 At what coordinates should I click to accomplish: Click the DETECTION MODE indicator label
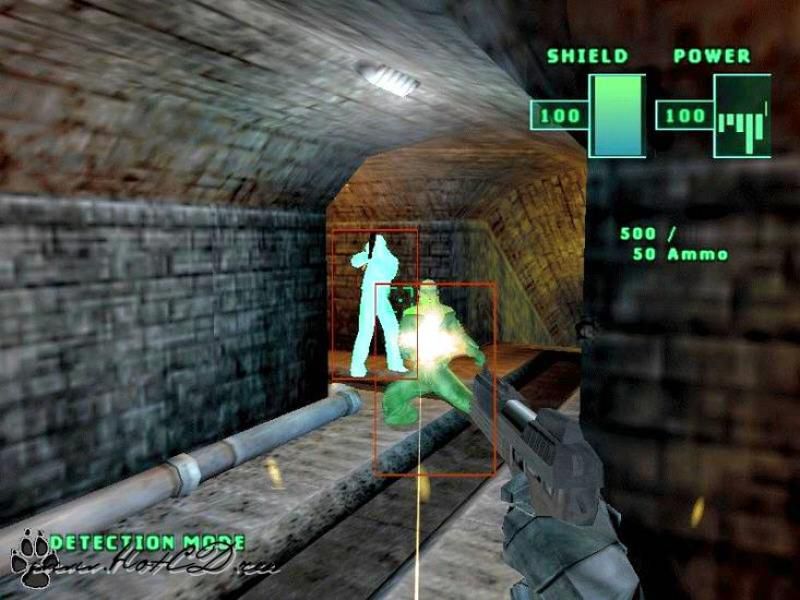point(147,542)
